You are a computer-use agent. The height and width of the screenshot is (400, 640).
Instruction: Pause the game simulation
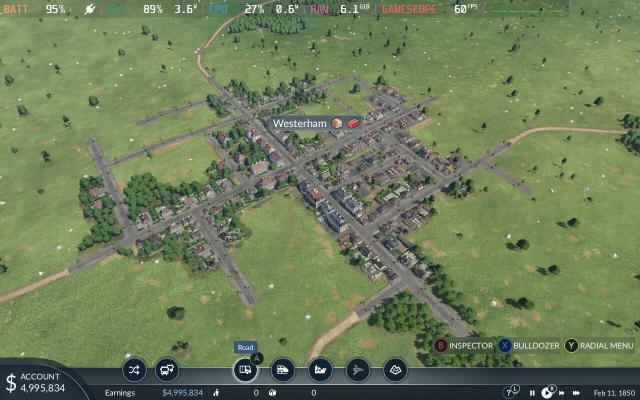pos(532,393)
